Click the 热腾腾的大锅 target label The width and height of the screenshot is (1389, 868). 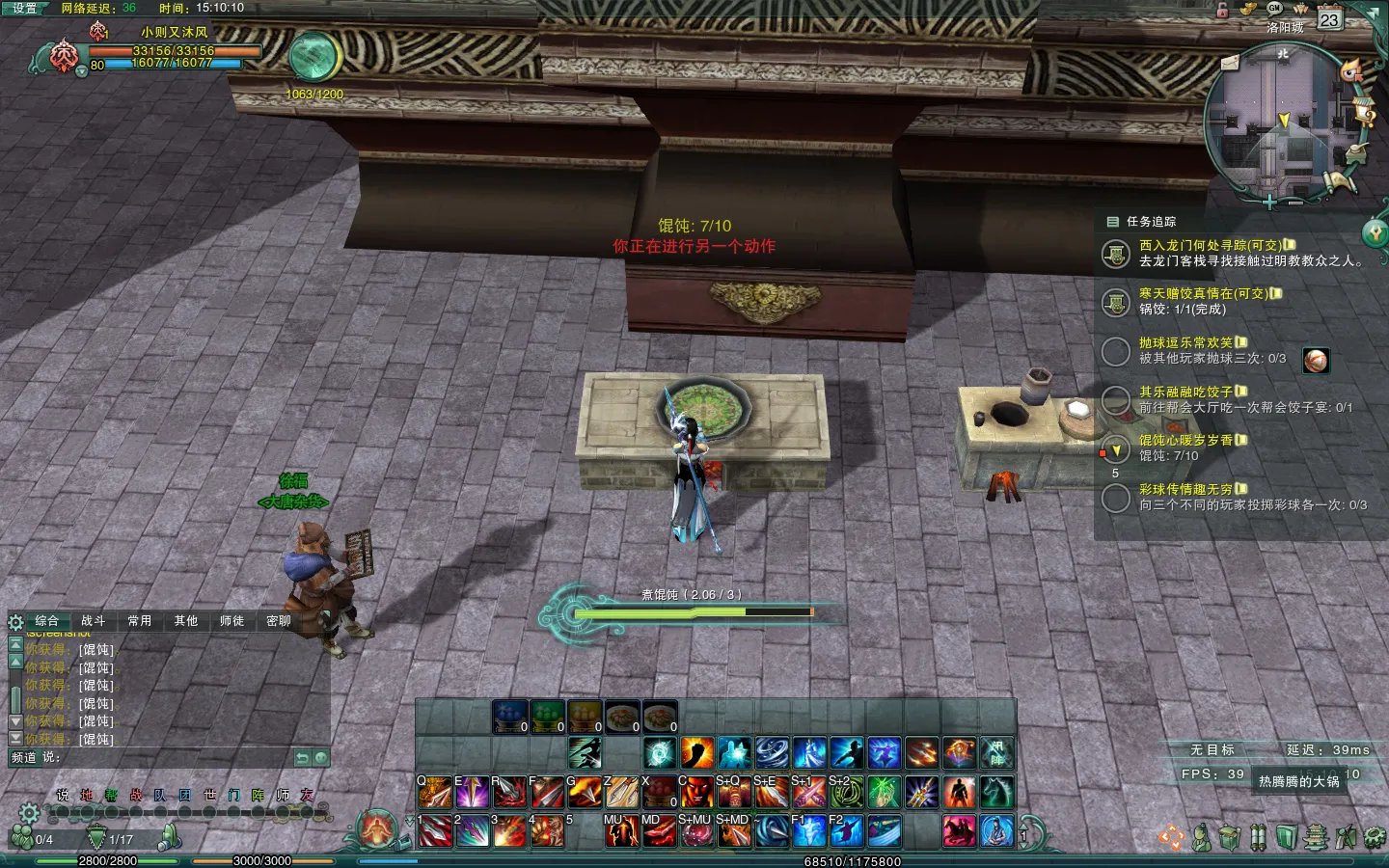click(1298, 781)
